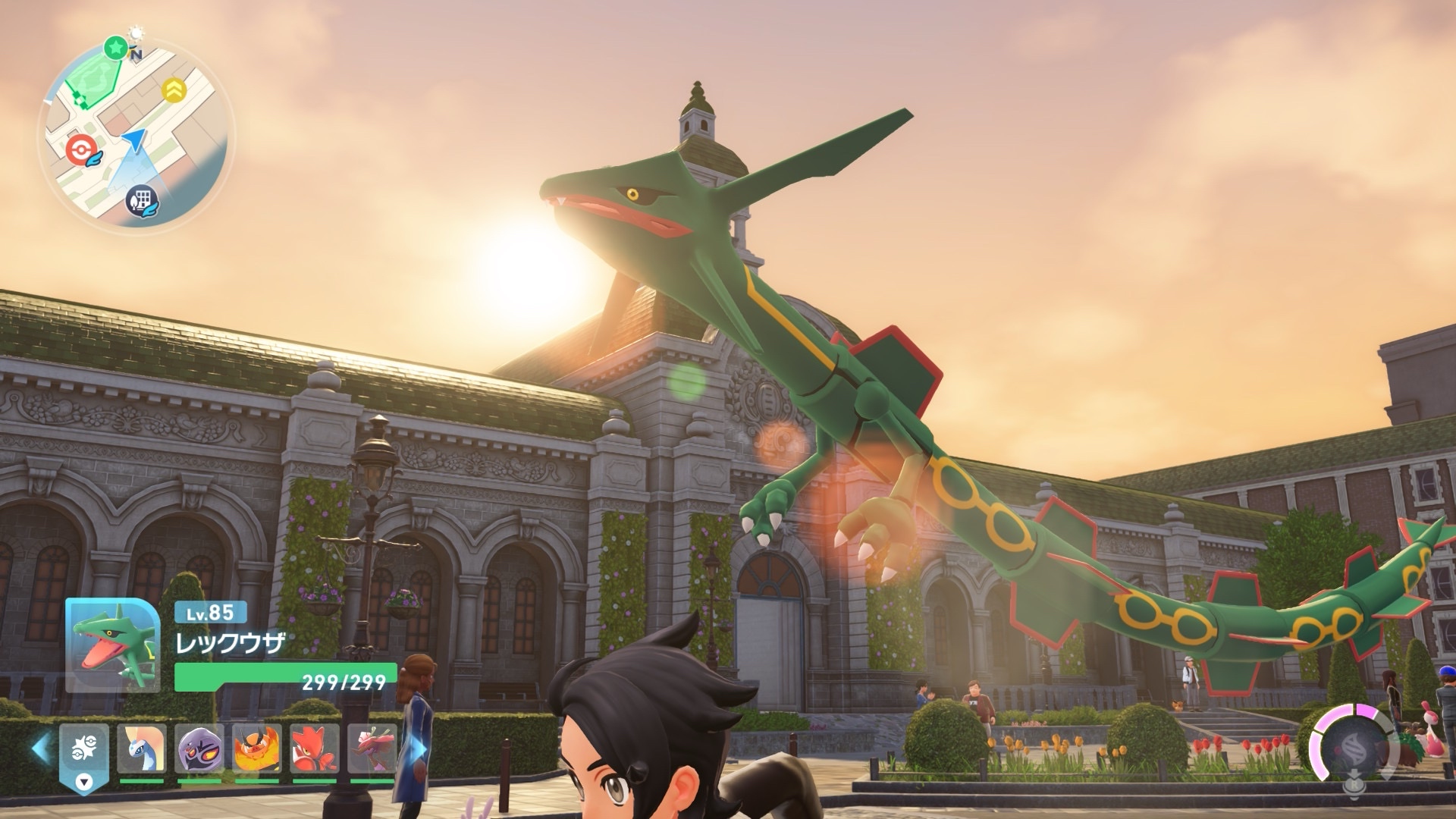Viewport: 1456px width, 819px height.
Task: Switch to Milotic in the party bar
Action: pyautogui.click(x=142, y=749)
